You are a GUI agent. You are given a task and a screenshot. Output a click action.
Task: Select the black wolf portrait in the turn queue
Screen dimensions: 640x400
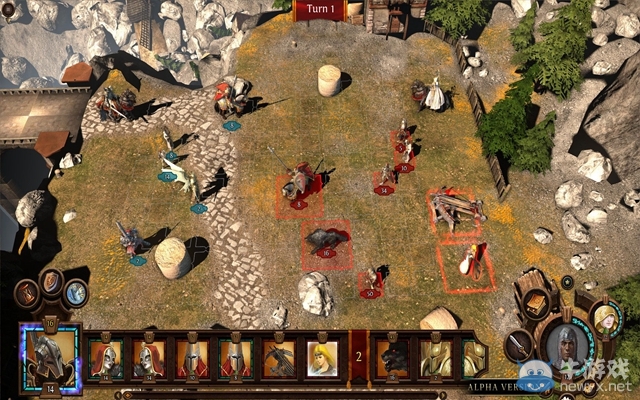(392, 358)
